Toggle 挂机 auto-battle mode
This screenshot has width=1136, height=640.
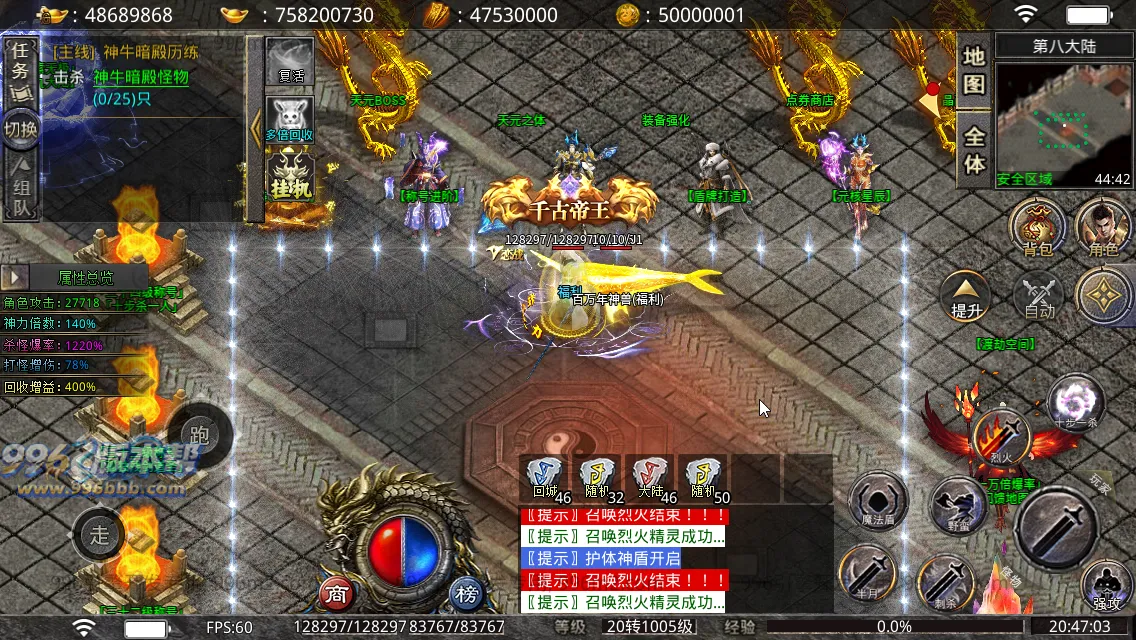click(x=290, y=177)
